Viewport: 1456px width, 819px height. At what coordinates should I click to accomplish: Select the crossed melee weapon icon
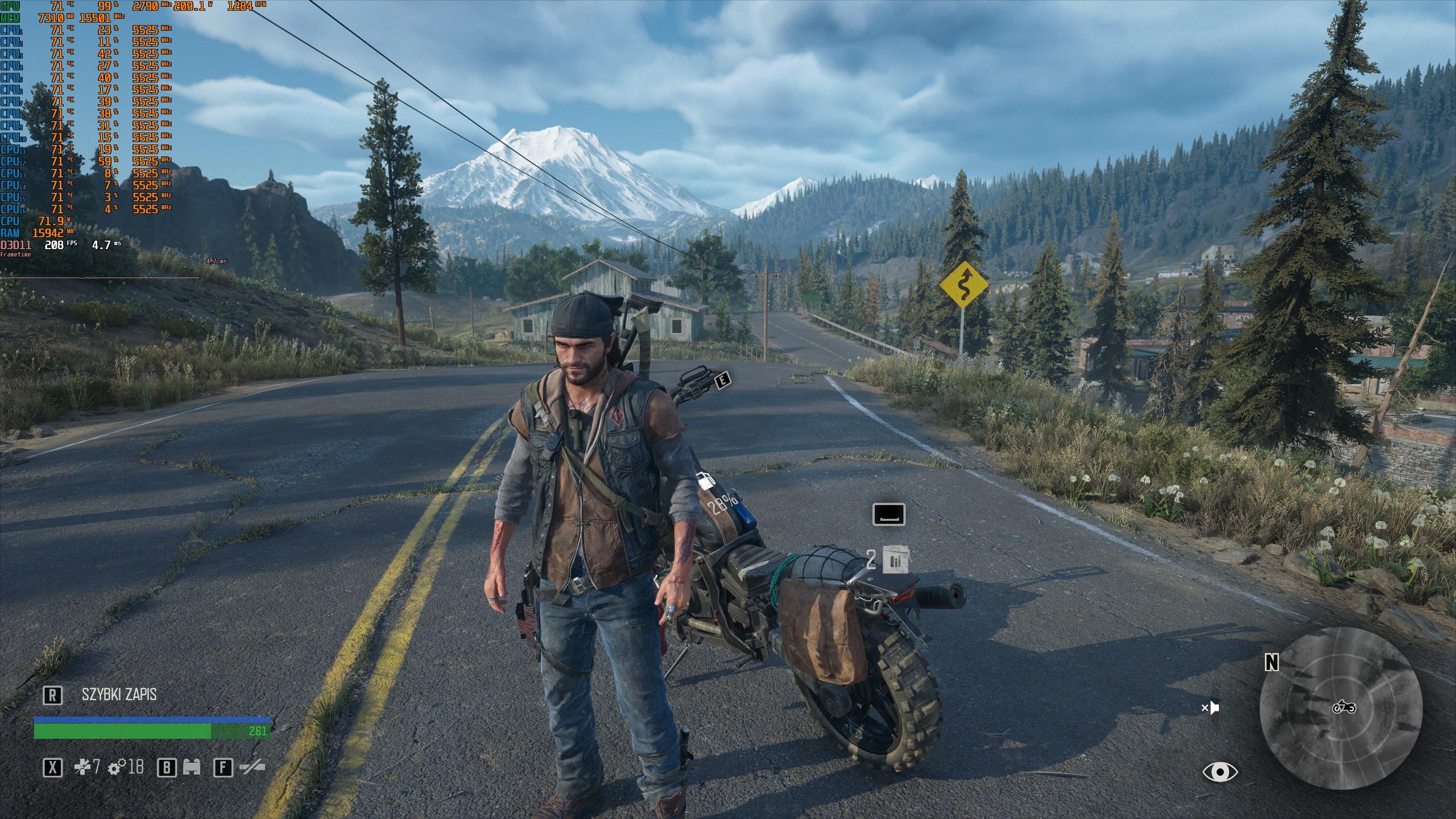[x=253, y=768]
